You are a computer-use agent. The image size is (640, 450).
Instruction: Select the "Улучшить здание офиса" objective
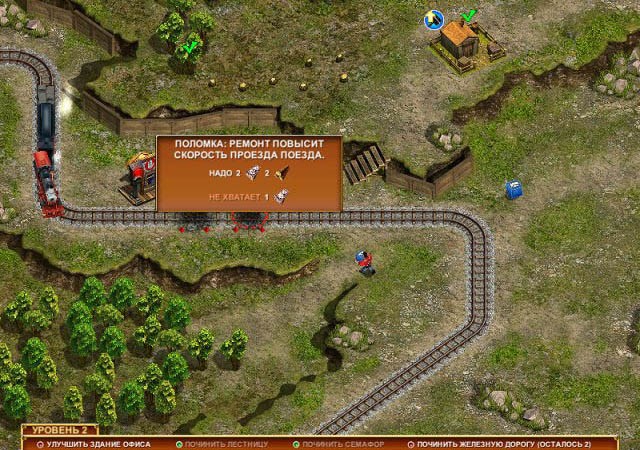click(97, 443)
